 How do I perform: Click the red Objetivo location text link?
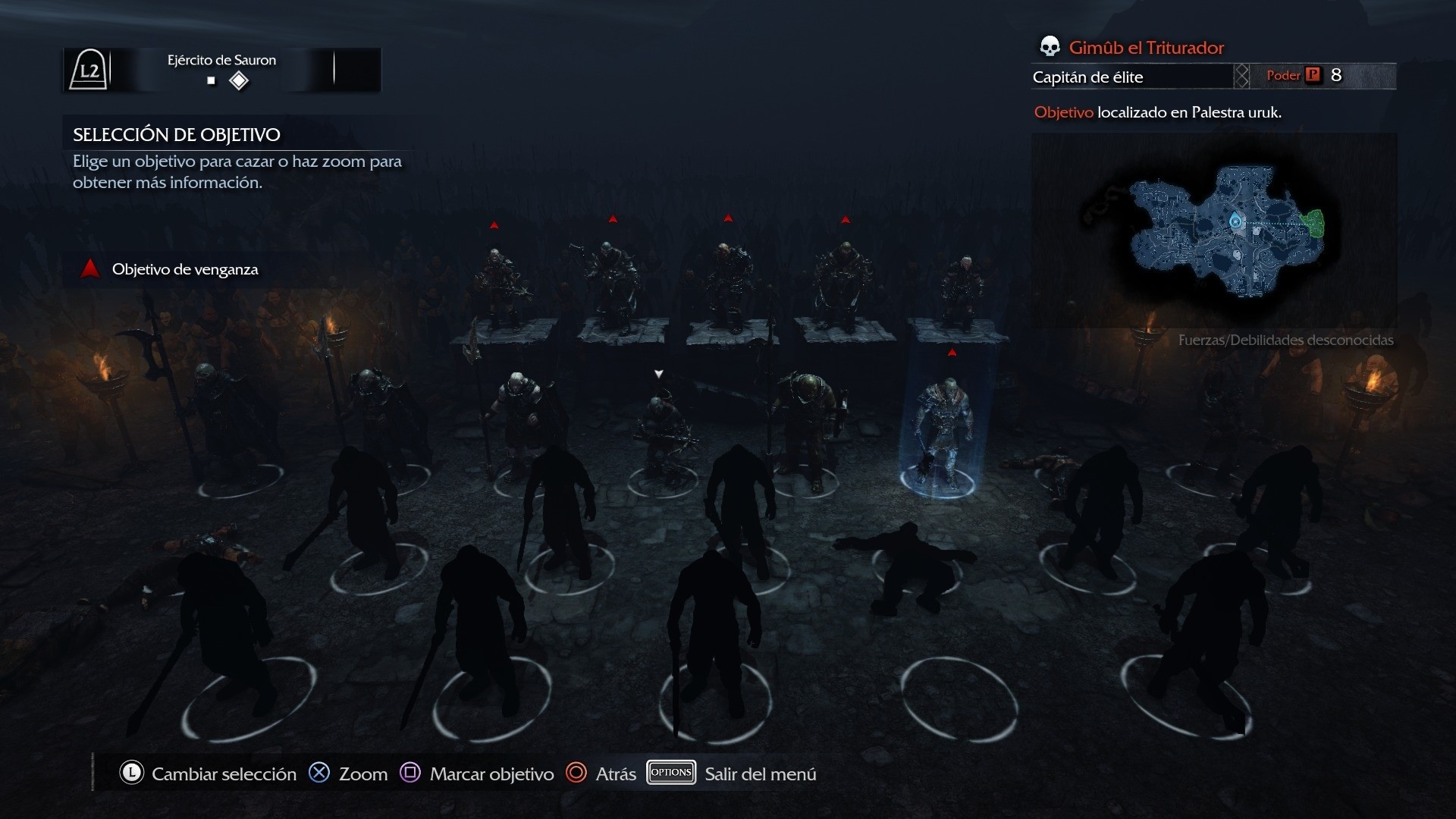click(1062, 111)
